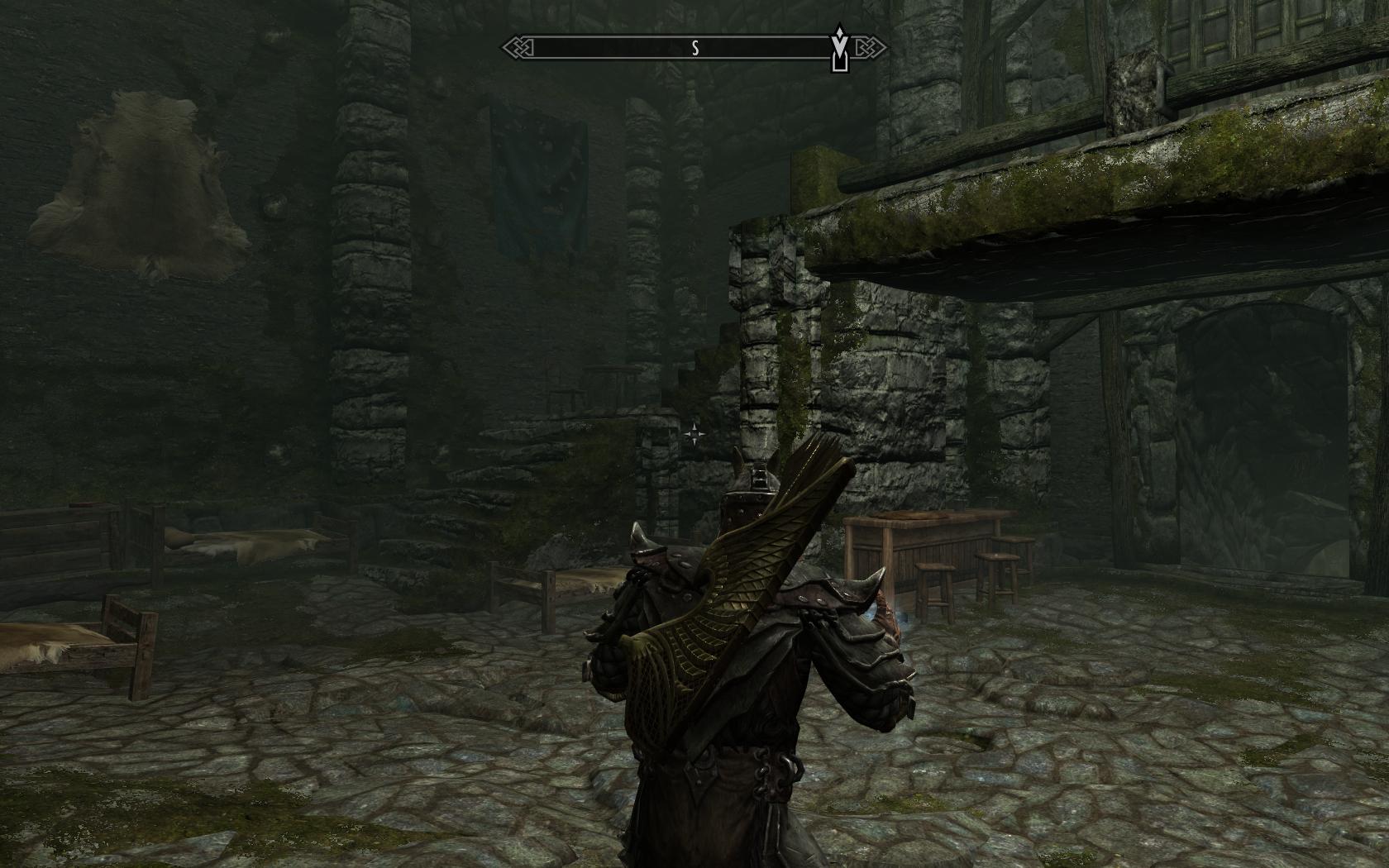This screenshot has width=1389, height=868.
Task: Click the South indicator on the compass bar
Action: click(695, 49)
